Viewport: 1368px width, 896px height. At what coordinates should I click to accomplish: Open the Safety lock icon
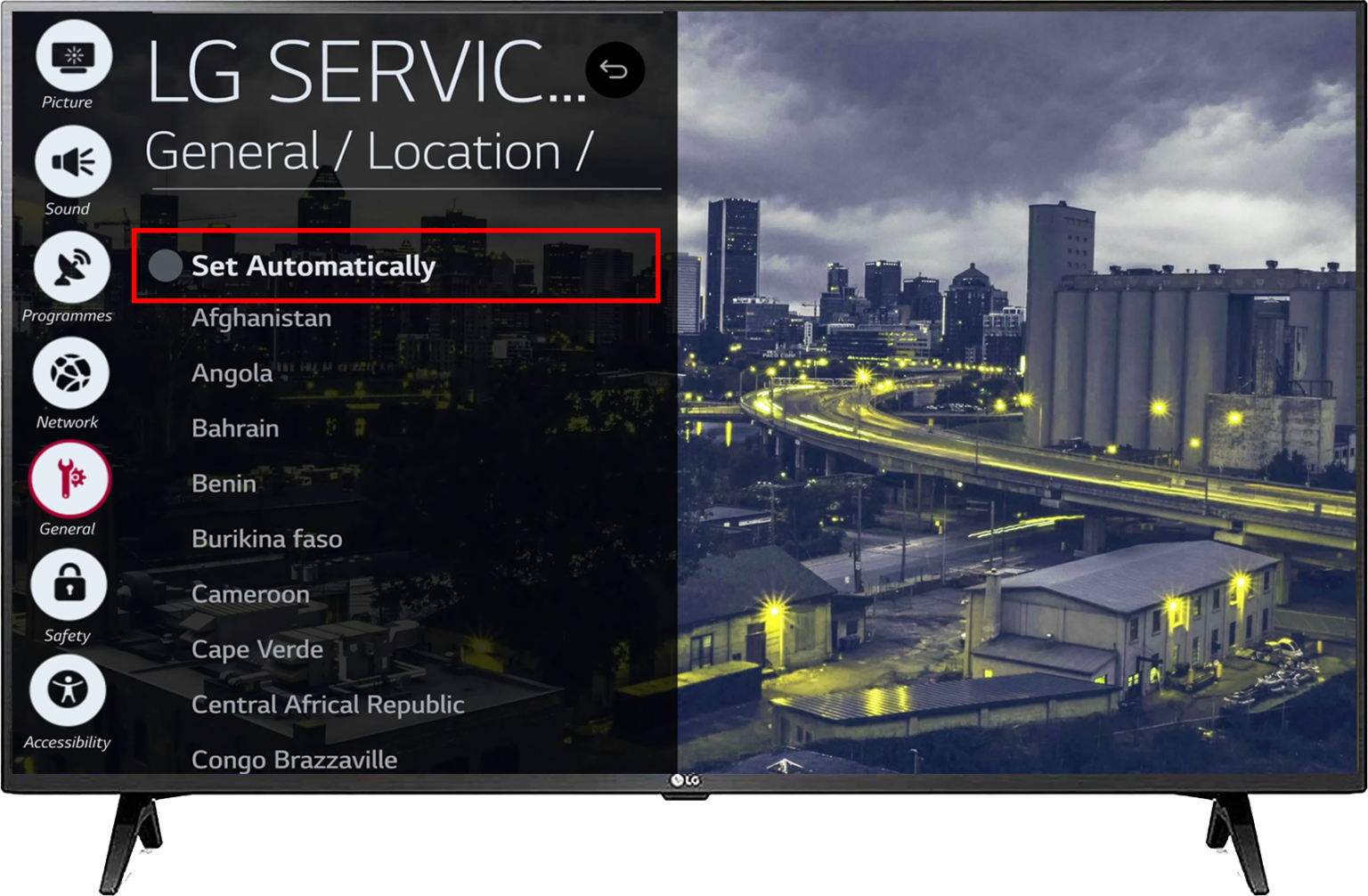click(x=69, y=586)
